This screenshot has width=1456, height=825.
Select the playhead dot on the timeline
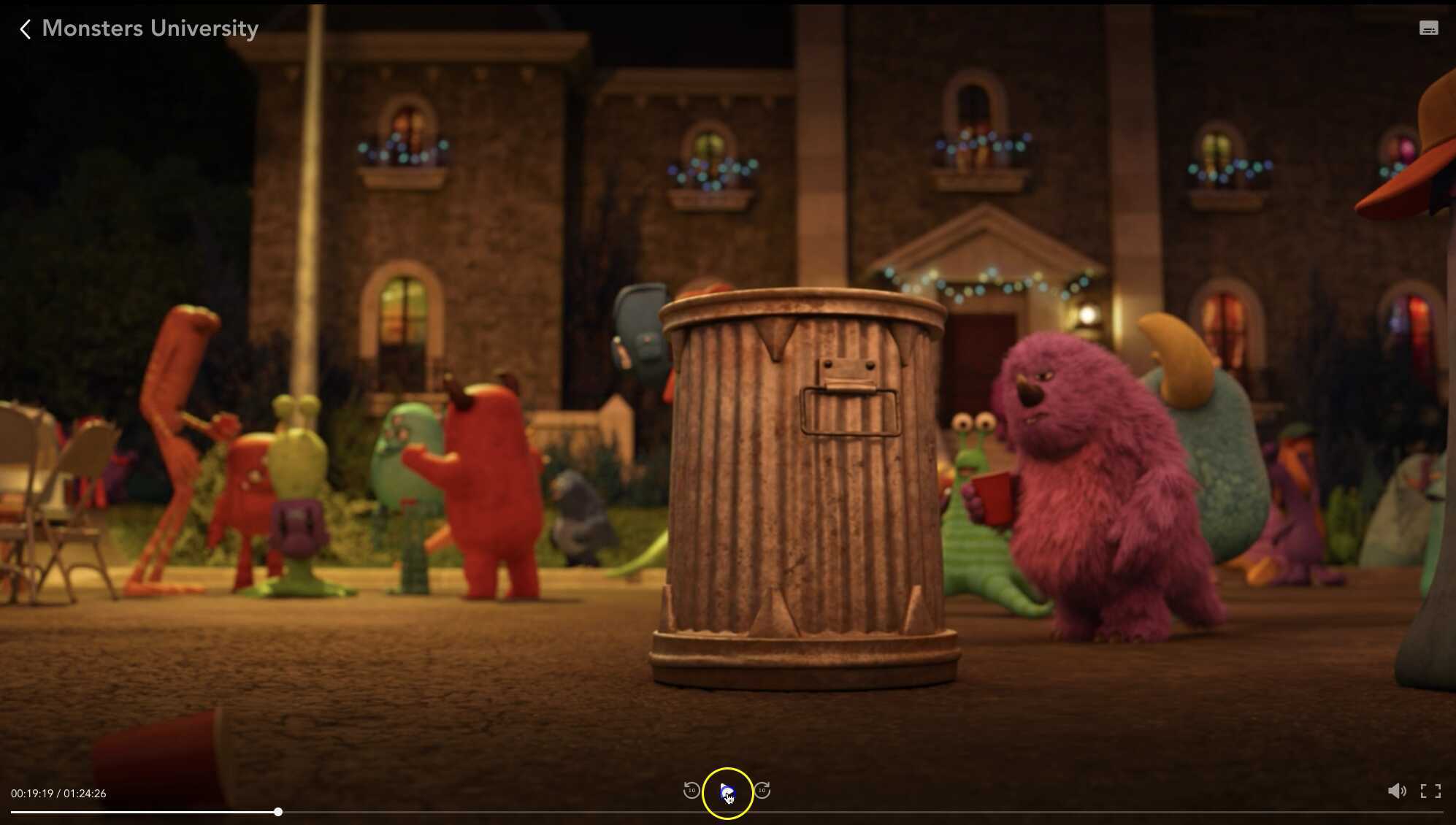pos(280,811)
